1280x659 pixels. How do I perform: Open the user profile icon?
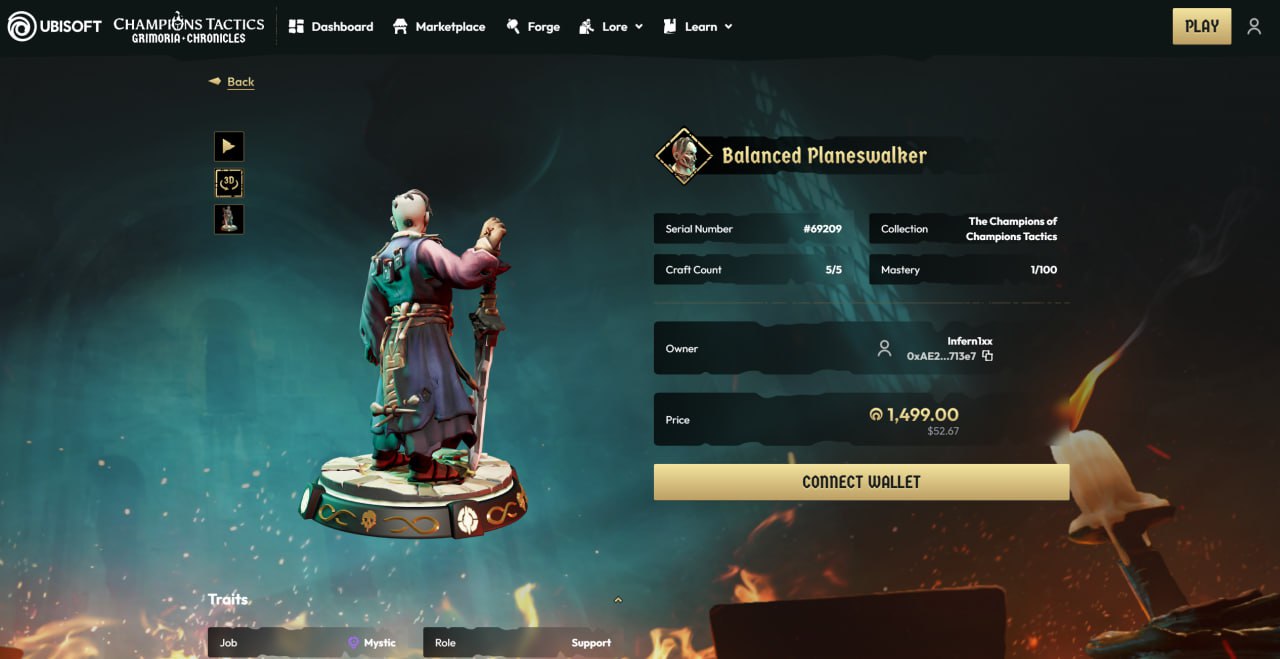pos(1254,27)
